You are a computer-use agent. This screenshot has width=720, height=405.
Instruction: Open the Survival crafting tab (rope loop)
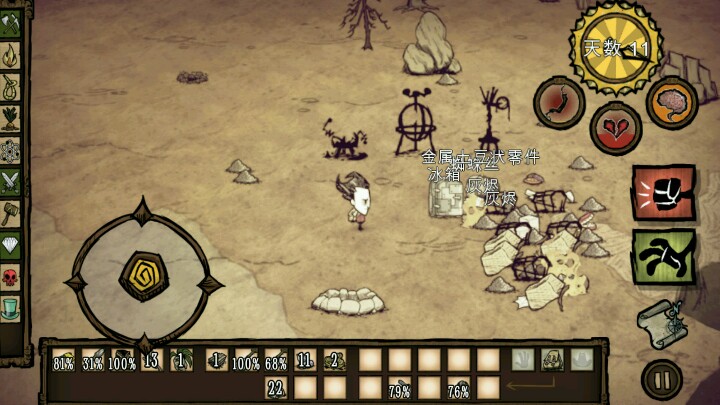pyautogui.click(x=12, y=86)
